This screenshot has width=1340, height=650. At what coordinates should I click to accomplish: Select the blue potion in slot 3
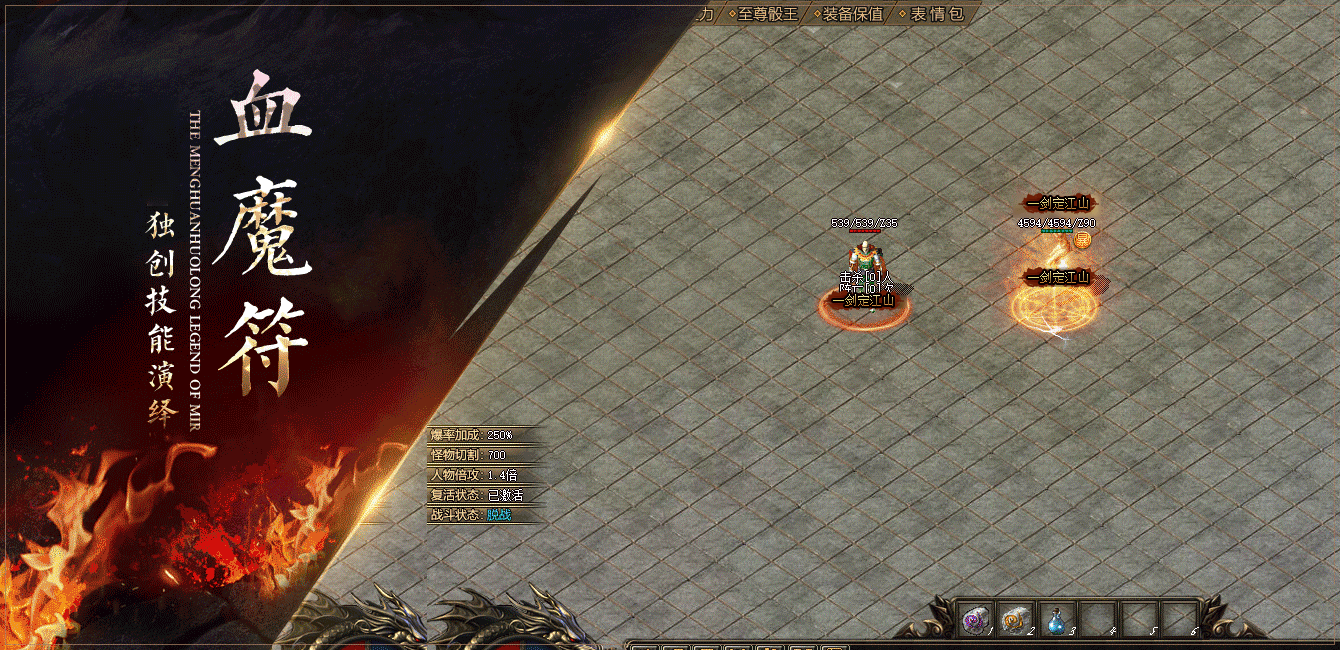[x=1056, y=621]
